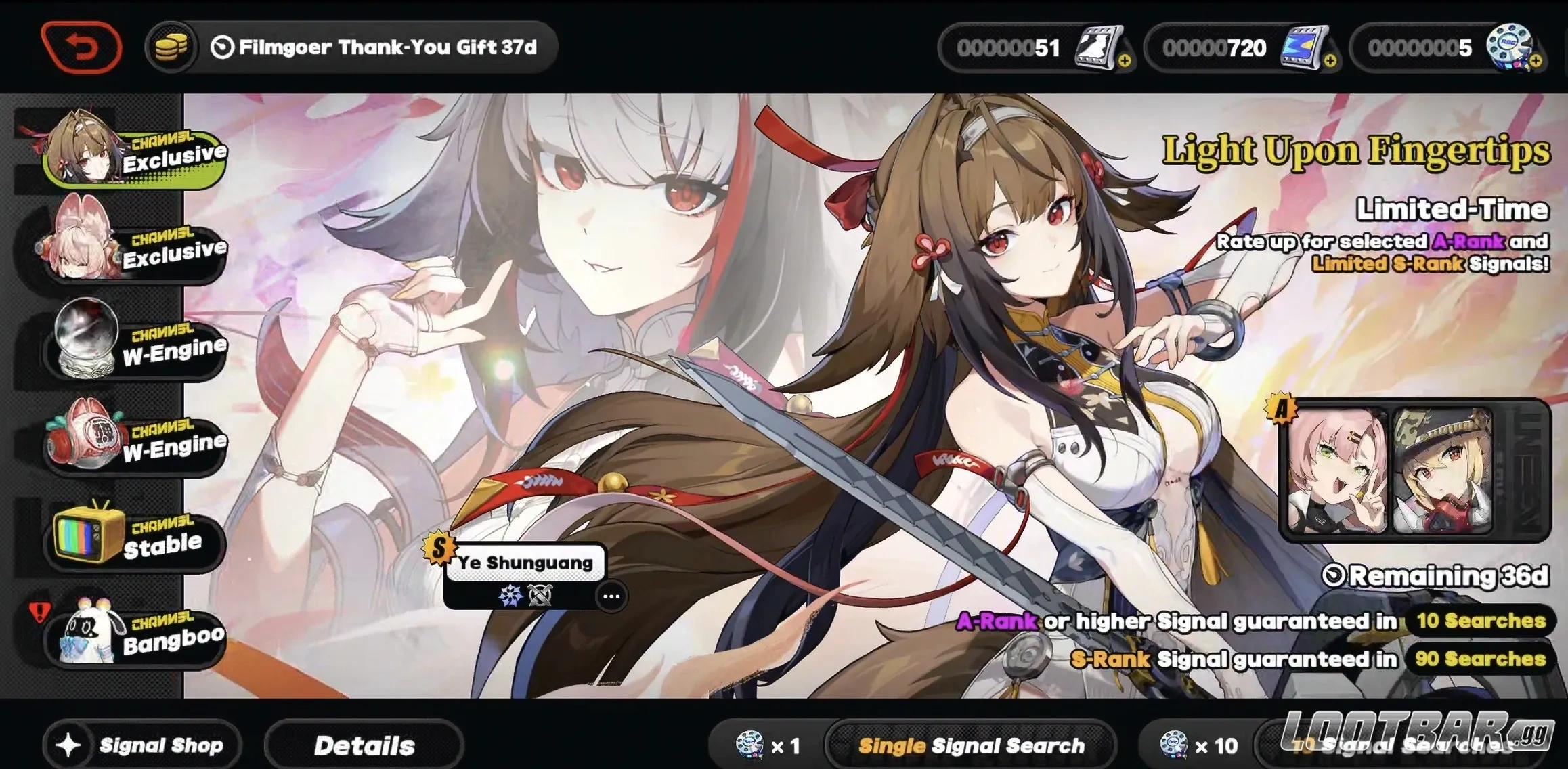Viewport: 1568px width, 769px height.
Task: Go back with the red return arrow
Action: point(81,47)
